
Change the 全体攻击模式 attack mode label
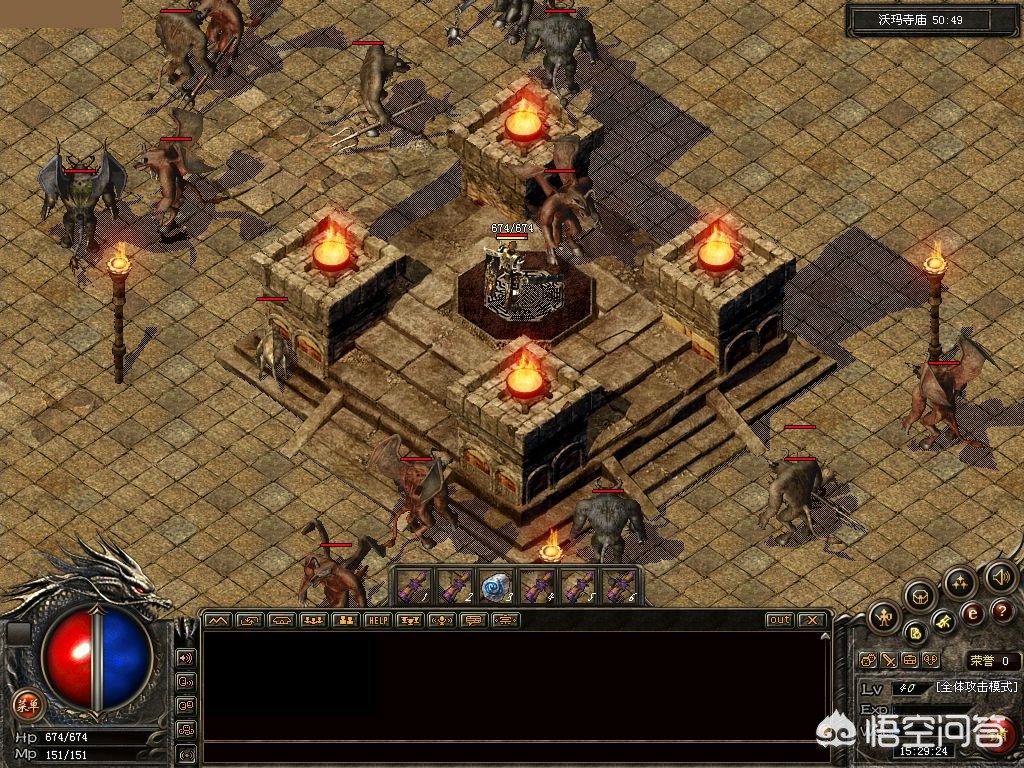tap(976, 687)
